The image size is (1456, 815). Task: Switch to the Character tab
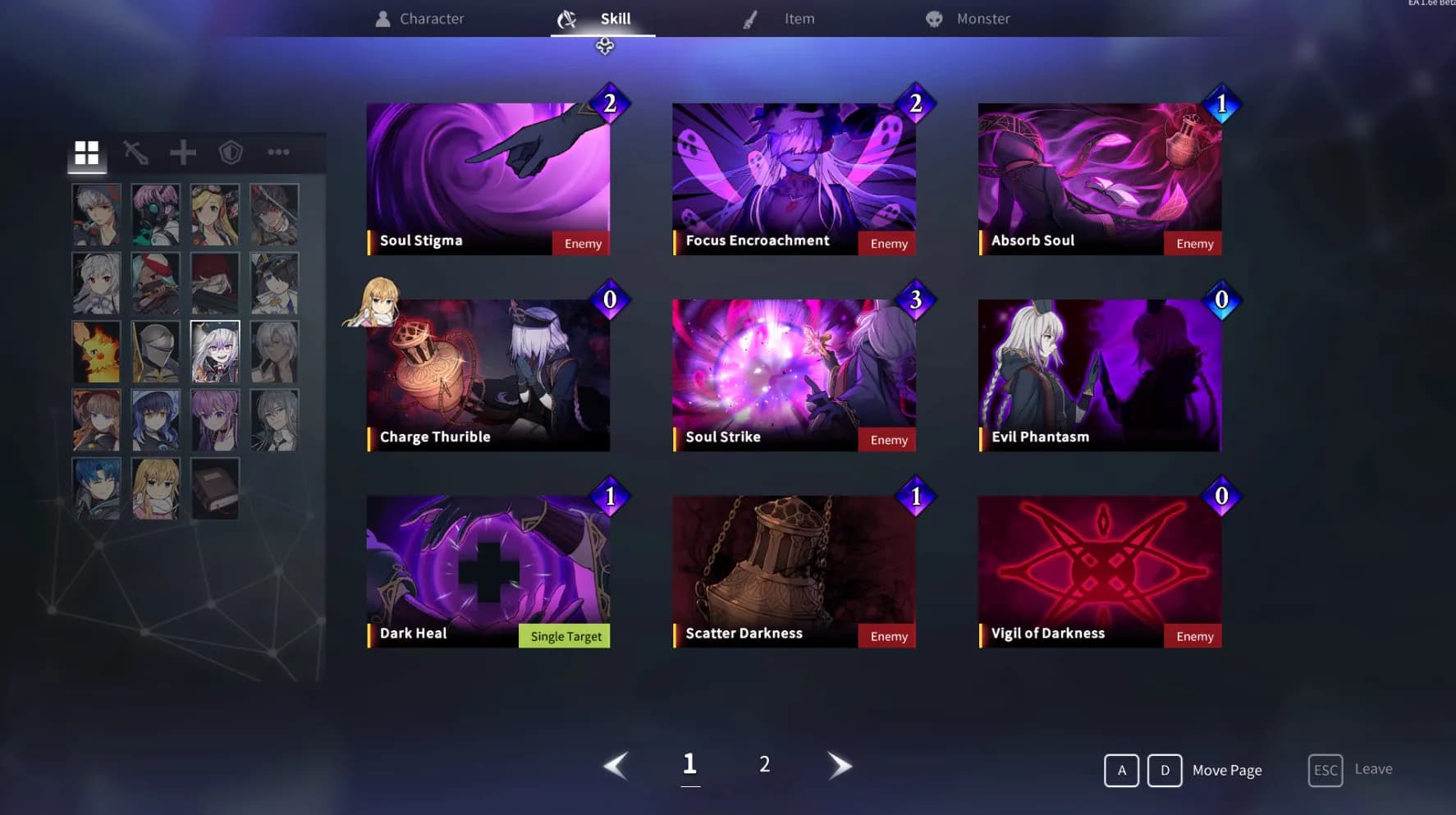click(x=419, y=19)
